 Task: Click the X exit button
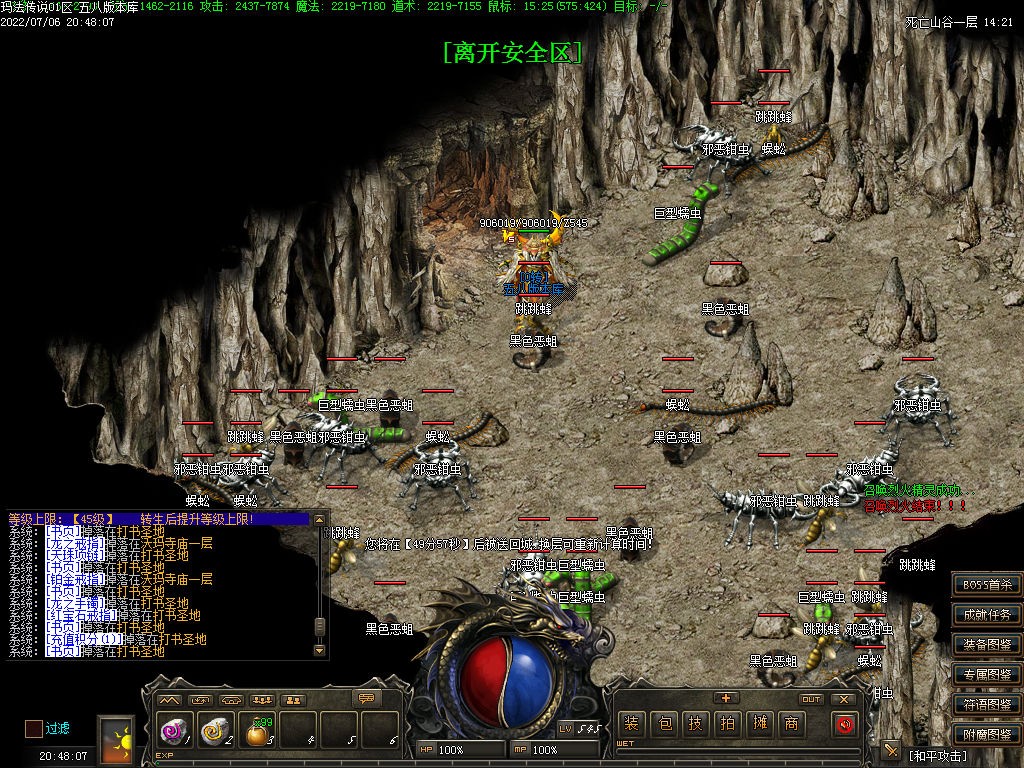point(844,699)
